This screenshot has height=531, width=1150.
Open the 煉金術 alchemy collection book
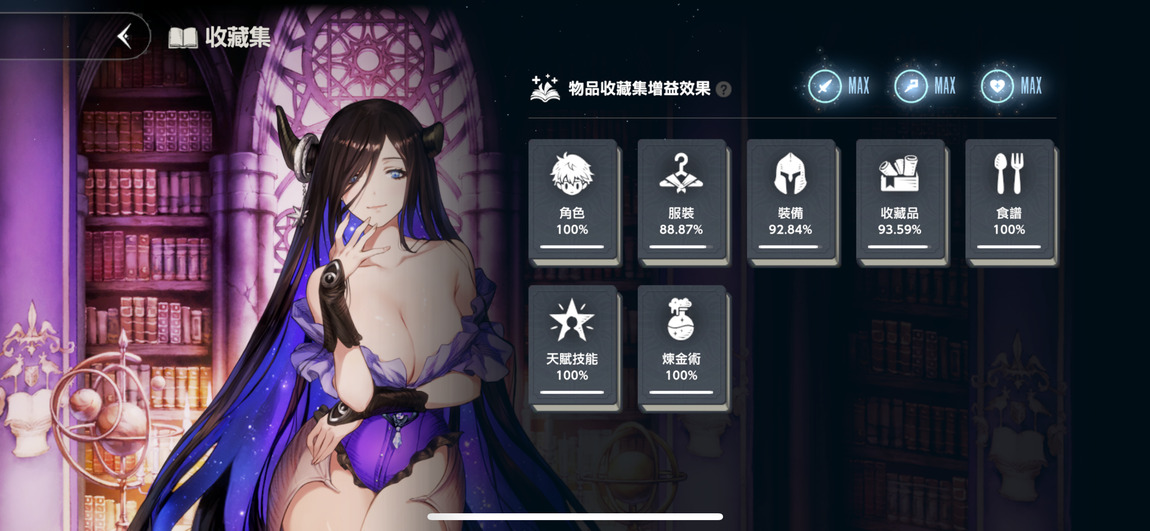click(x=681, y=347)
